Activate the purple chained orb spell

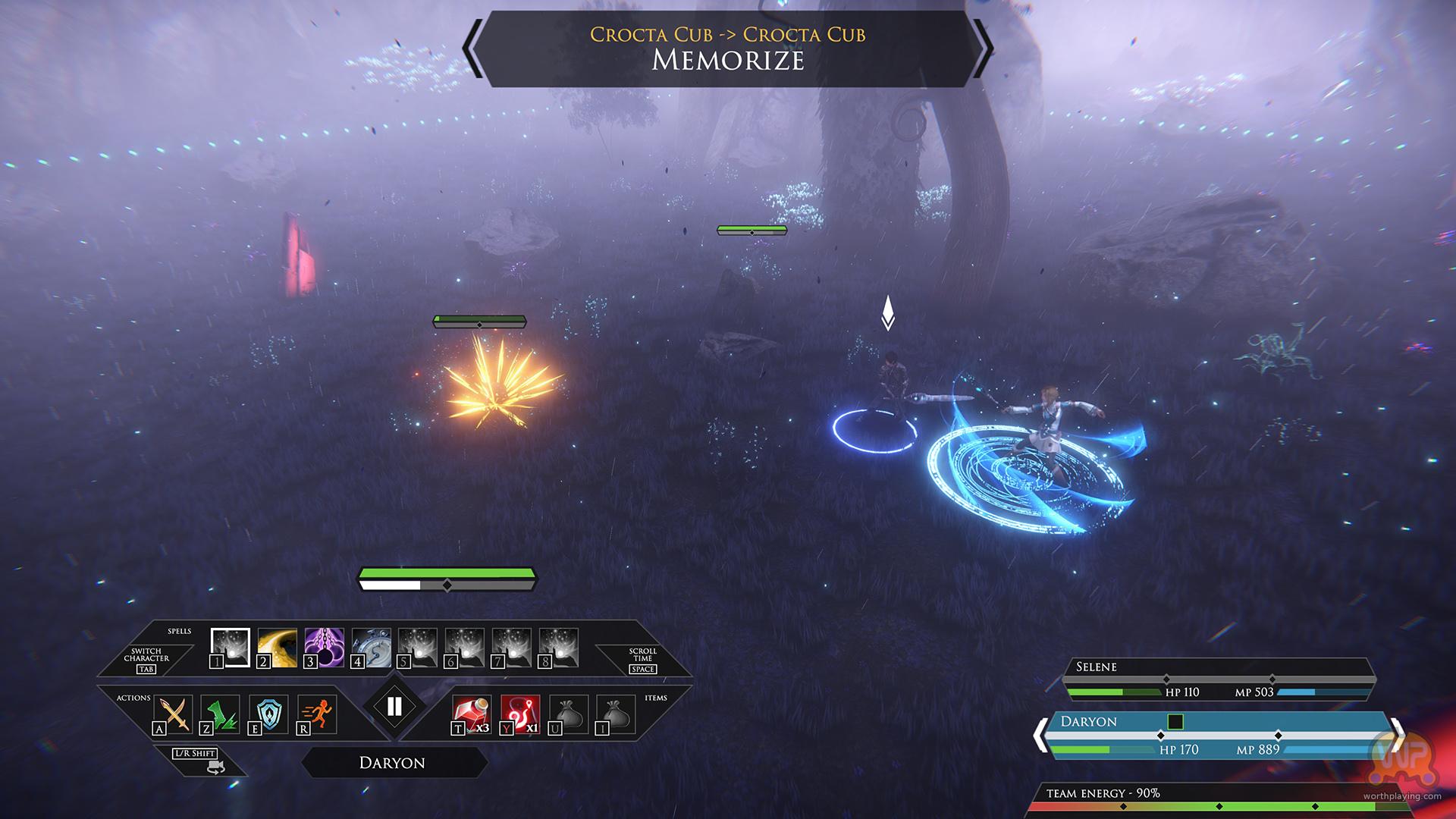click(x=324, y=648)
